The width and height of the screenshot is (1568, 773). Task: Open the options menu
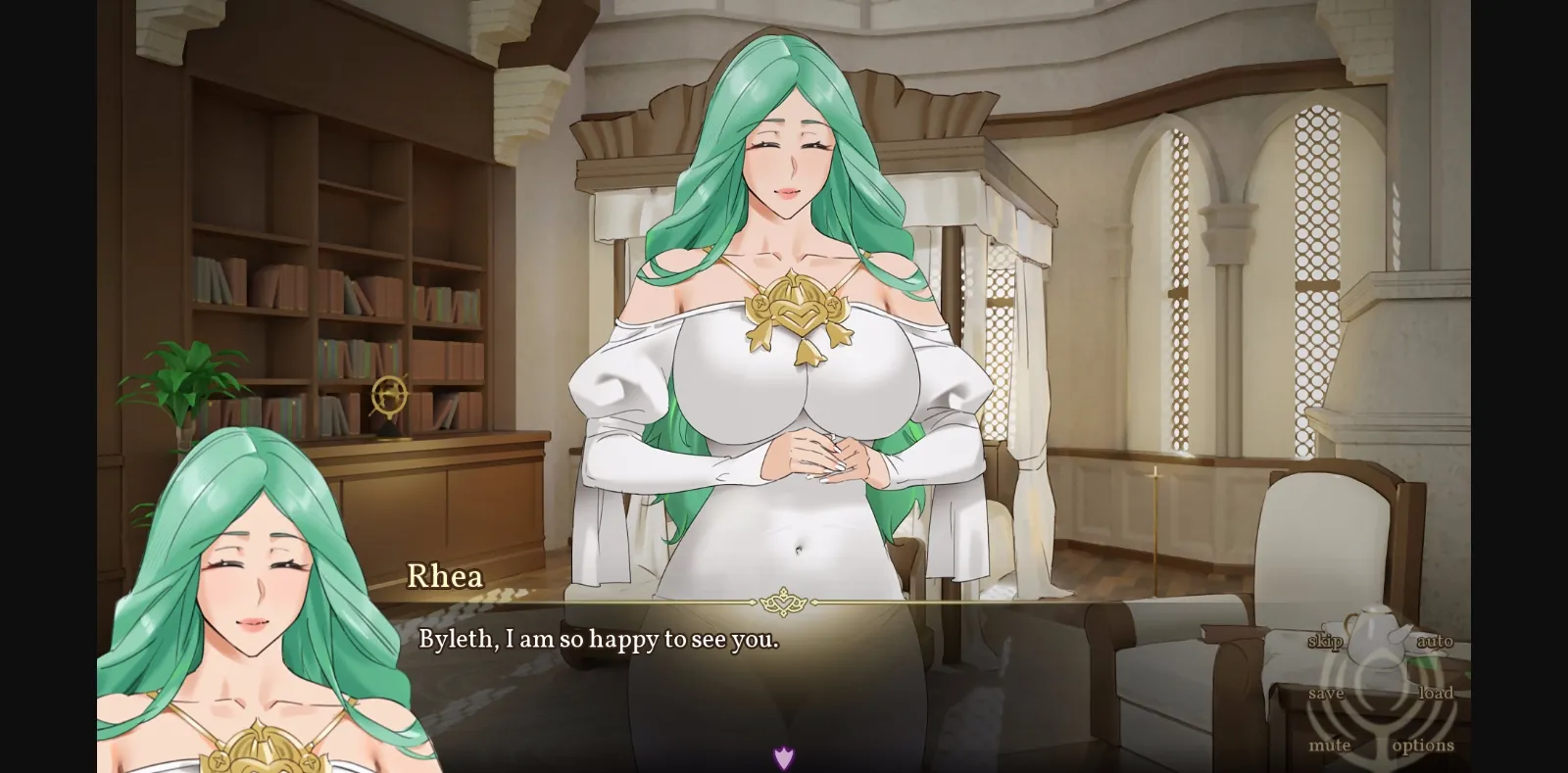(1422, 745)
